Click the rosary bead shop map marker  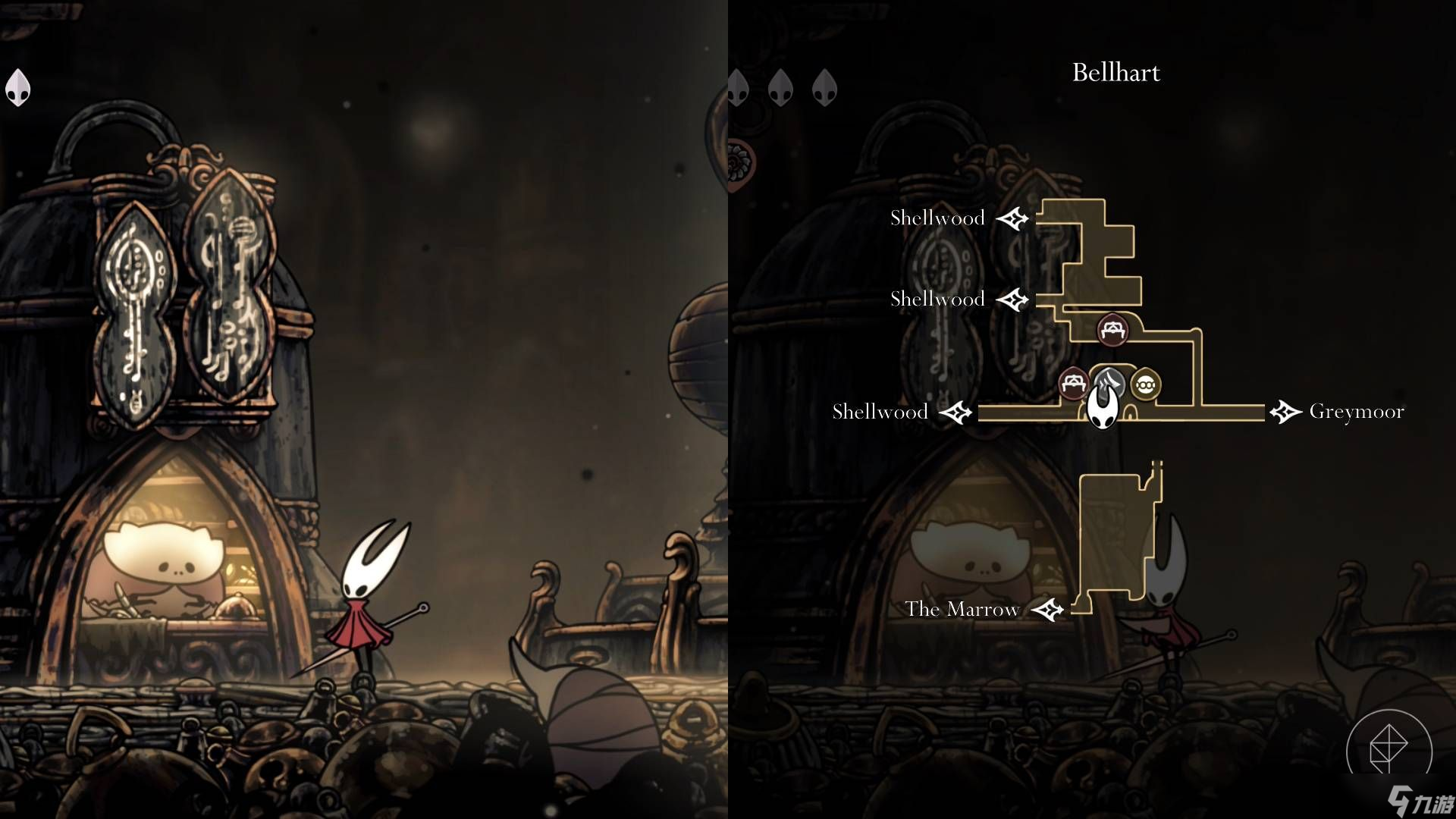(1145, 384)
